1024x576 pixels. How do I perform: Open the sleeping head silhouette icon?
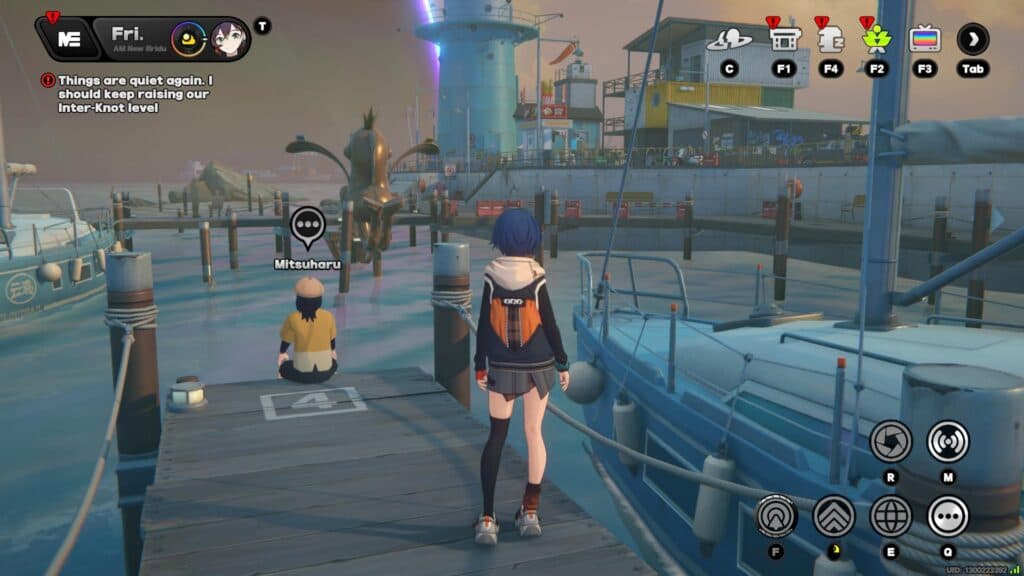[x=831, y=39]
